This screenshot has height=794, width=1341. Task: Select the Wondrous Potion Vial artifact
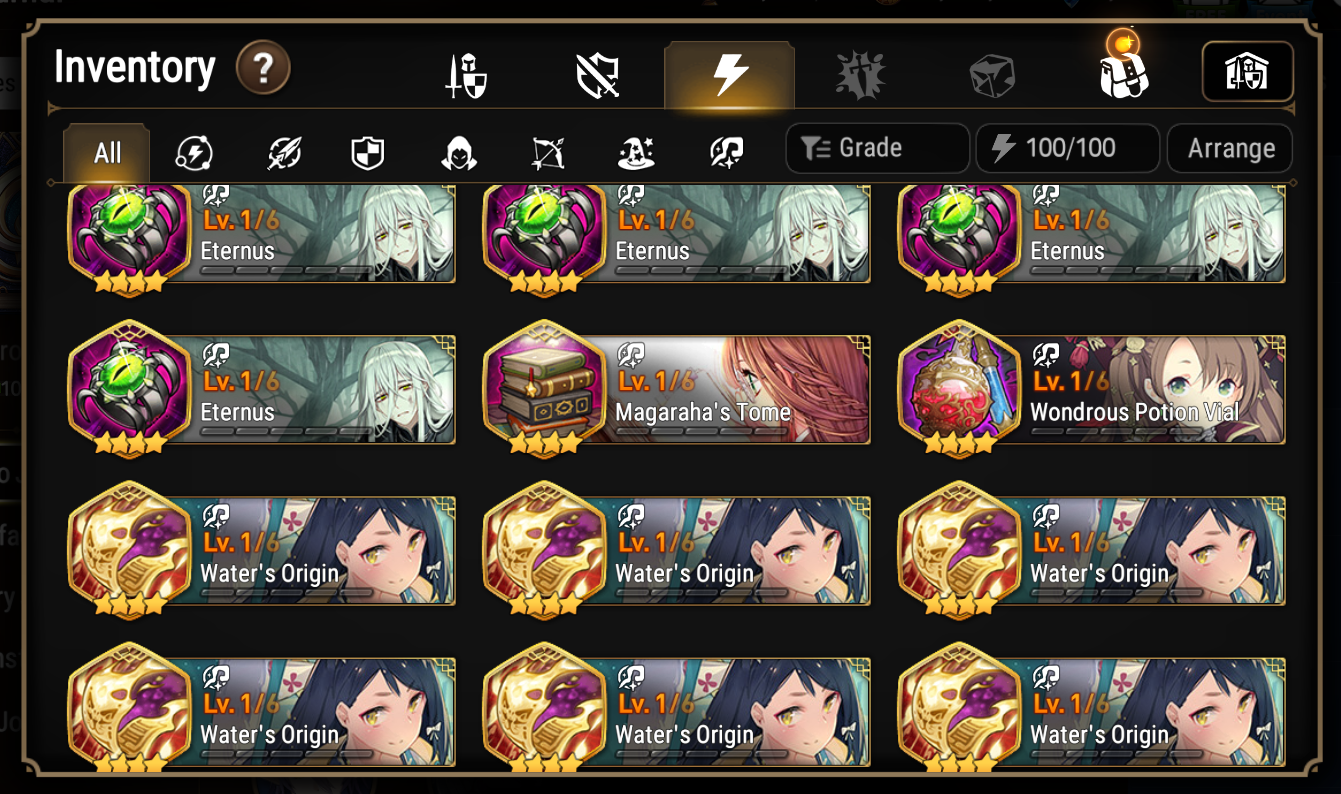coord(1093,390)
